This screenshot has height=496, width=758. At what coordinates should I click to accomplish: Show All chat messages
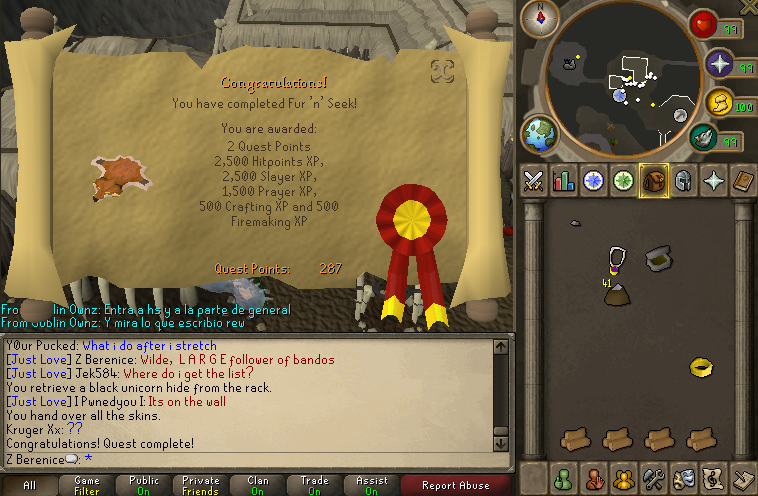[29, 485]
